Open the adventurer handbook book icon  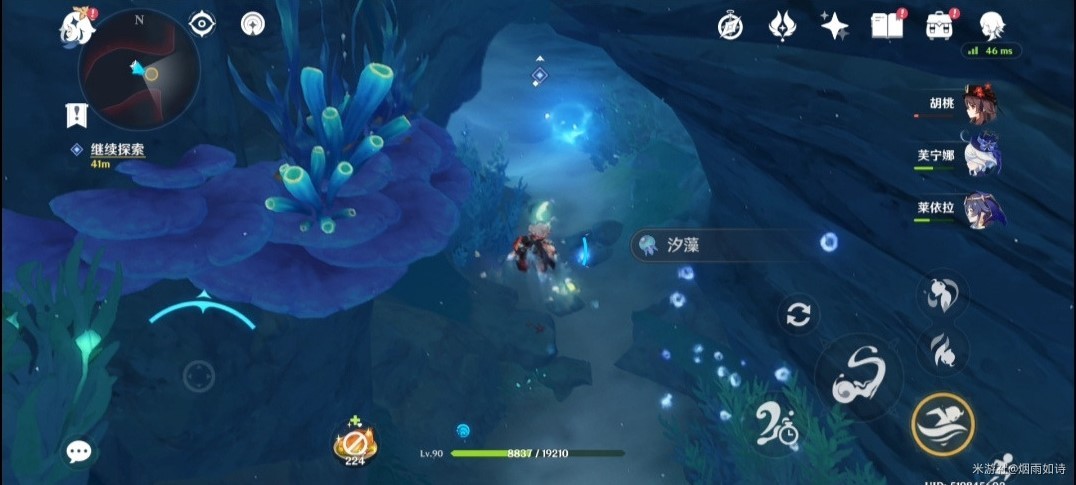coord(886,26)
